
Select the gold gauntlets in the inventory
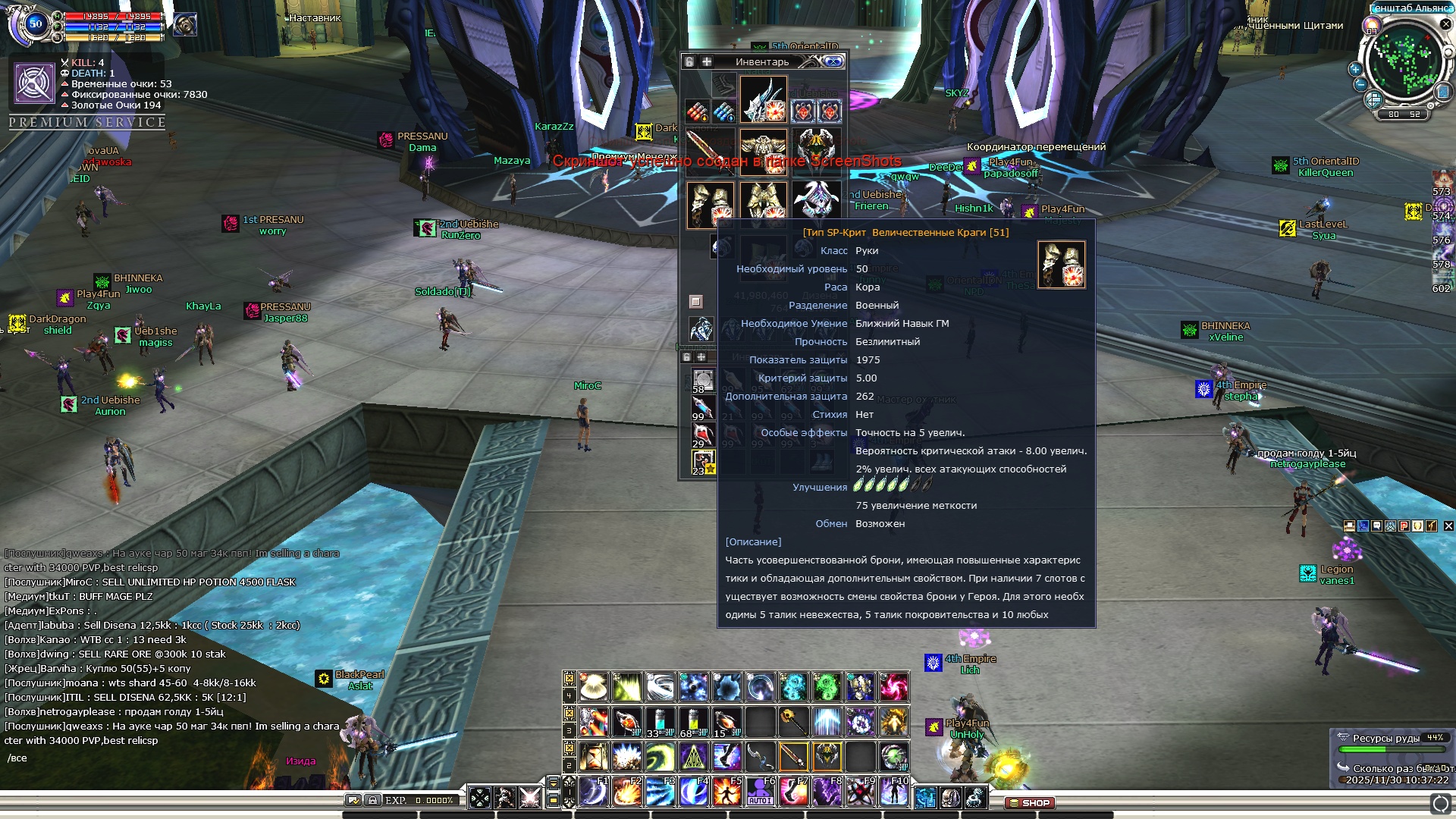(x=710, y=204)
